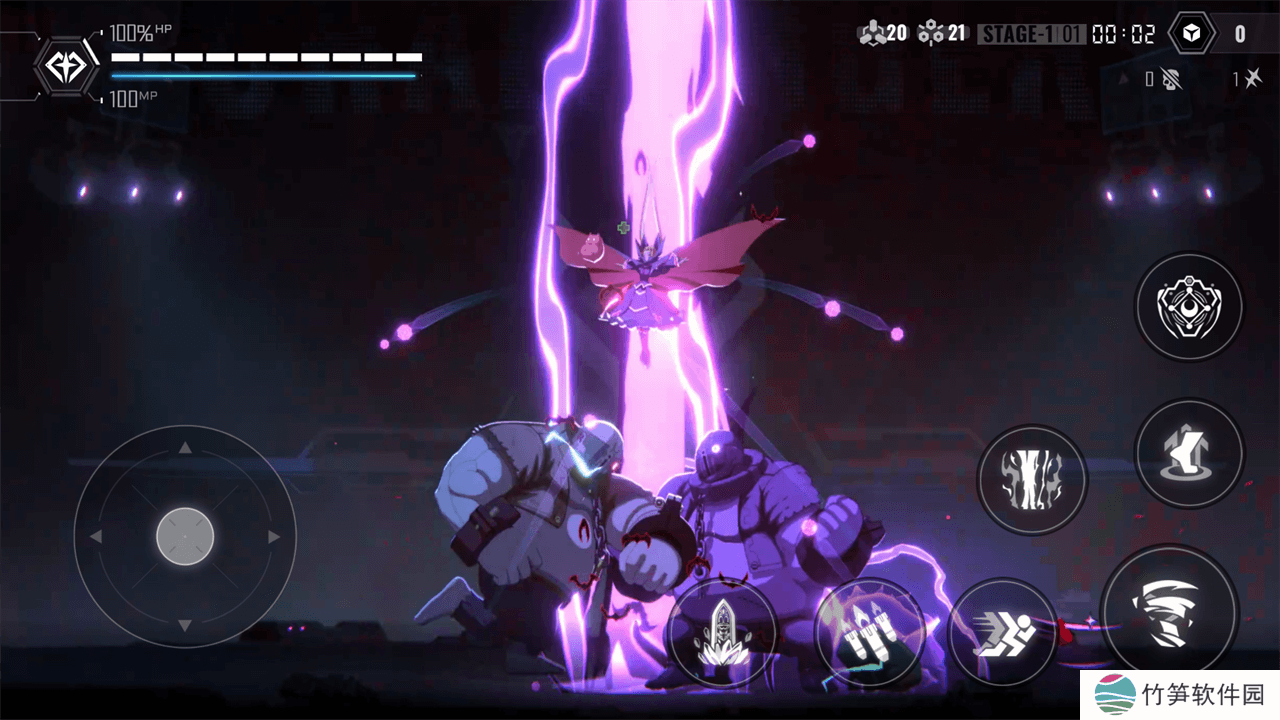Tap the virtual joystick thumb knob
The image size is (1280, 720).
tap(185, 537)
